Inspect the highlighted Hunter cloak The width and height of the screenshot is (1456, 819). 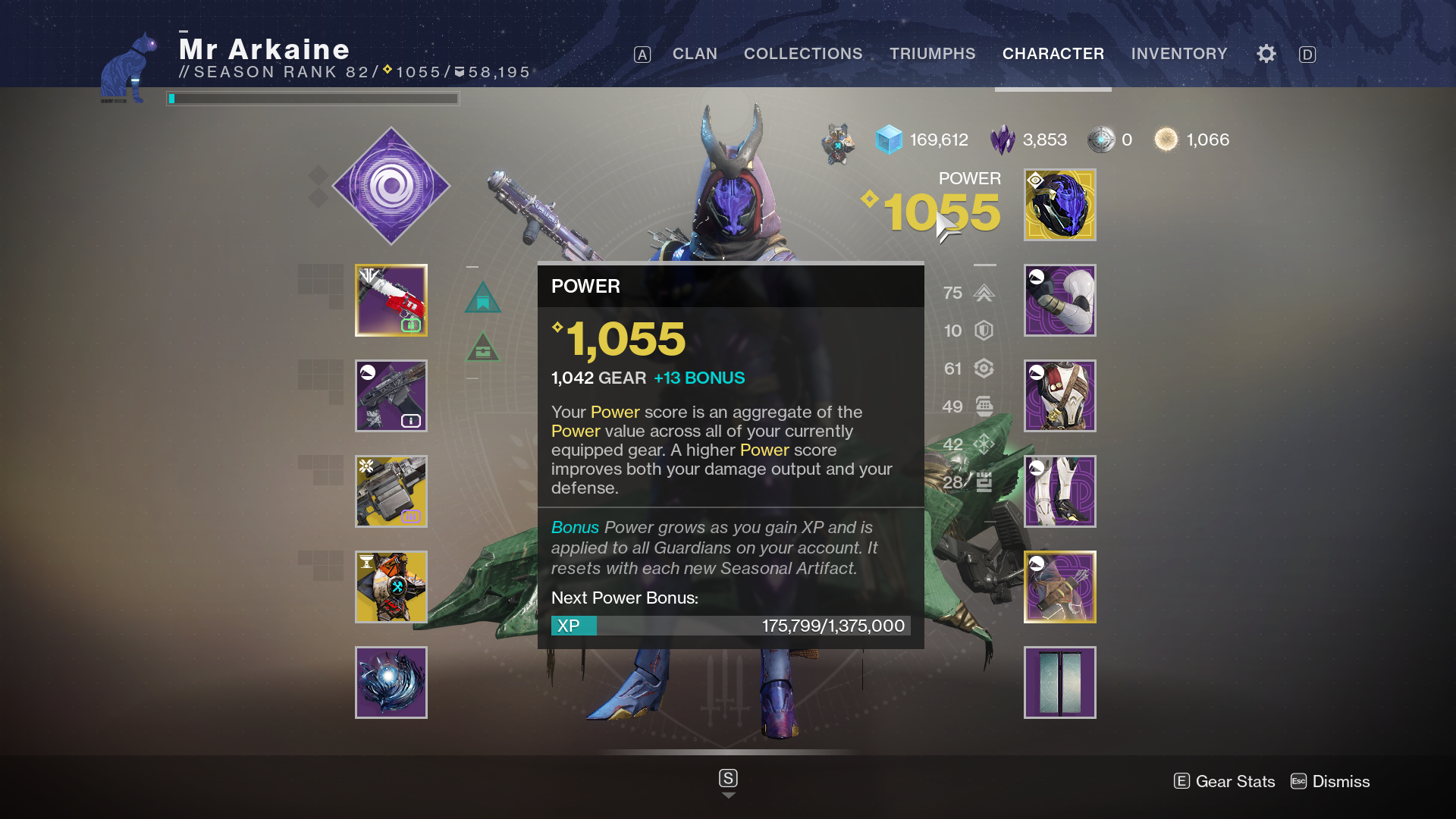tap(1059, 586)
